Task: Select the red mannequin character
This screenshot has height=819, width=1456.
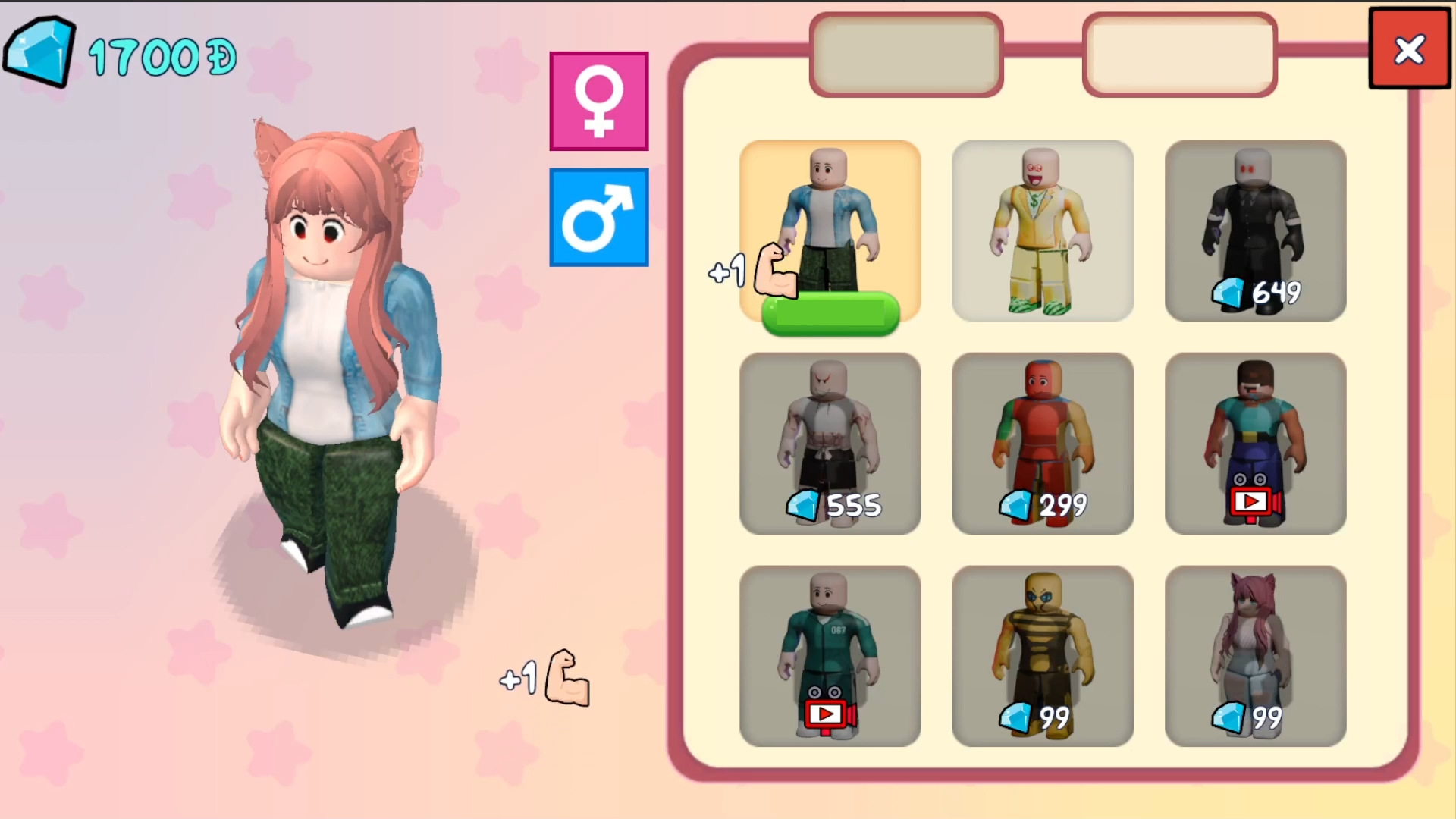Action: [x=1042, y=444]
